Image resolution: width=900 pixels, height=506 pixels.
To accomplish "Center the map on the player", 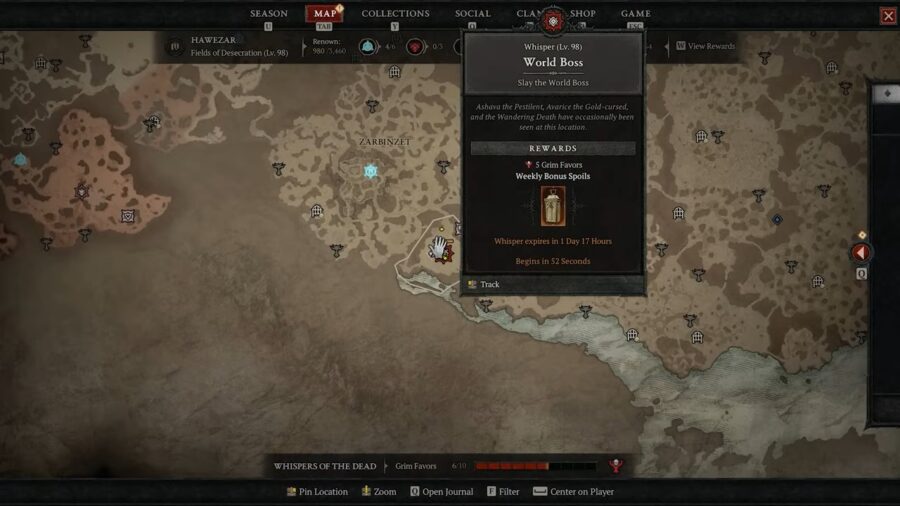I will click(580, 492).
